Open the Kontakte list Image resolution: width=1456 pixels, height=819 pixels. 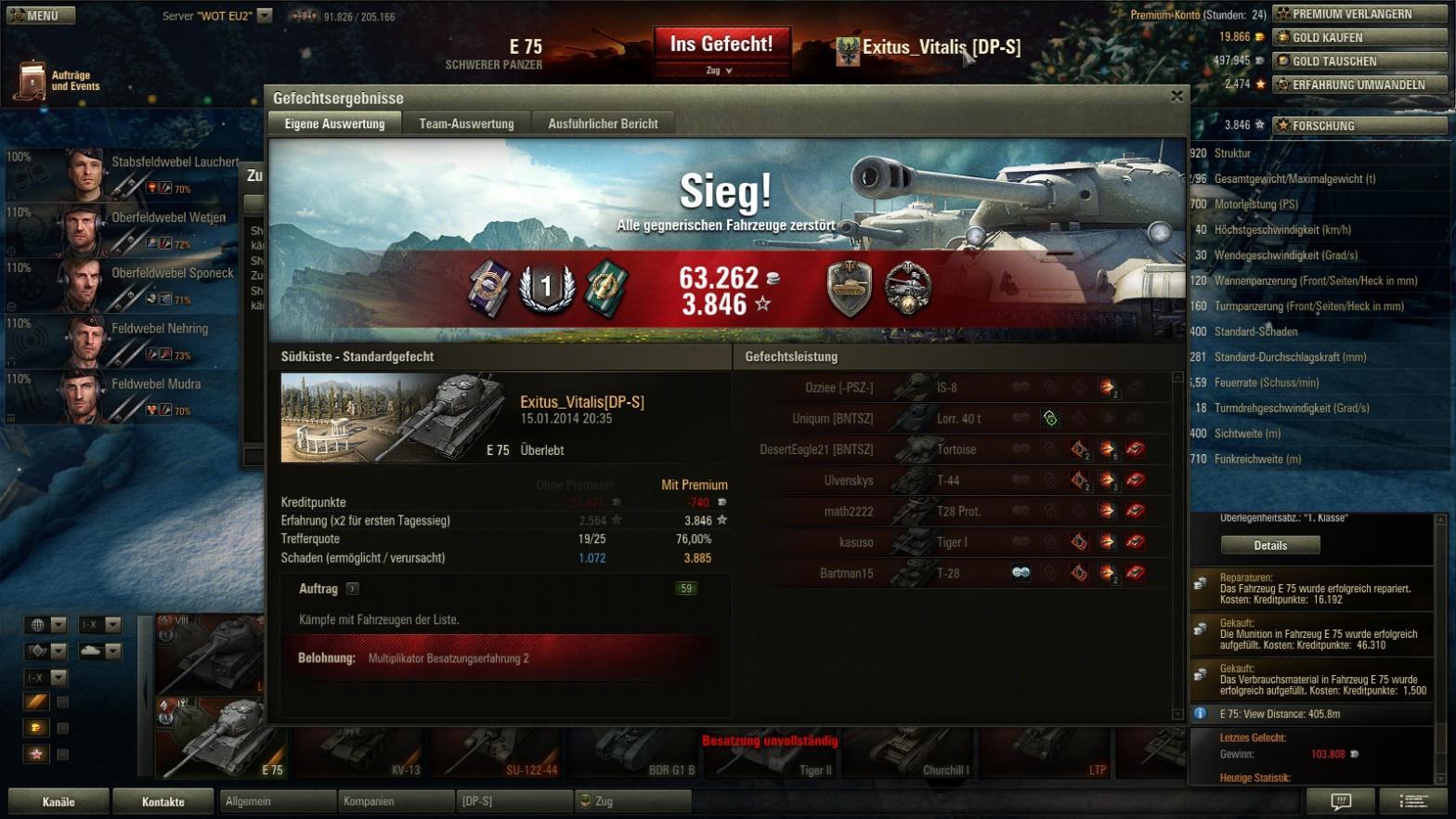click(163, 801)
